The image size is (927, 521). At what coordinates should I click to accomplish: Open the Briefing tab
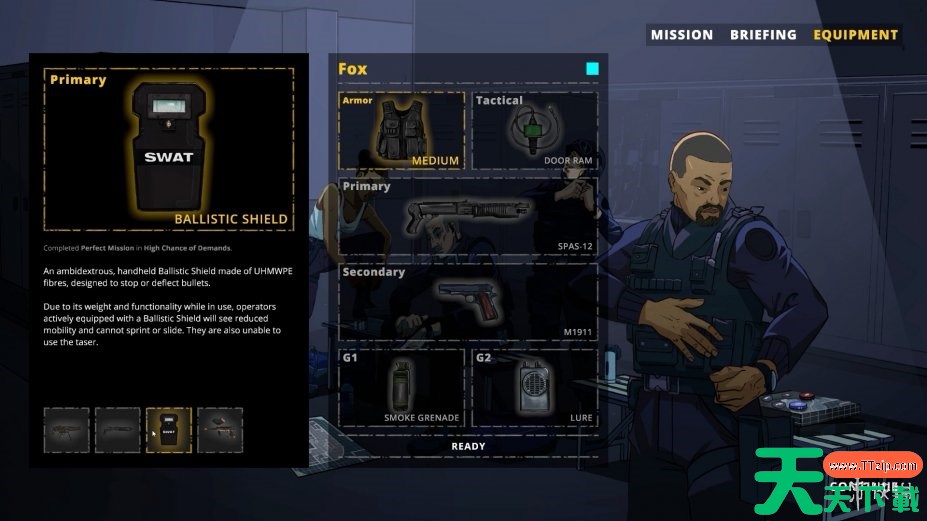click(x=763, y=35)
